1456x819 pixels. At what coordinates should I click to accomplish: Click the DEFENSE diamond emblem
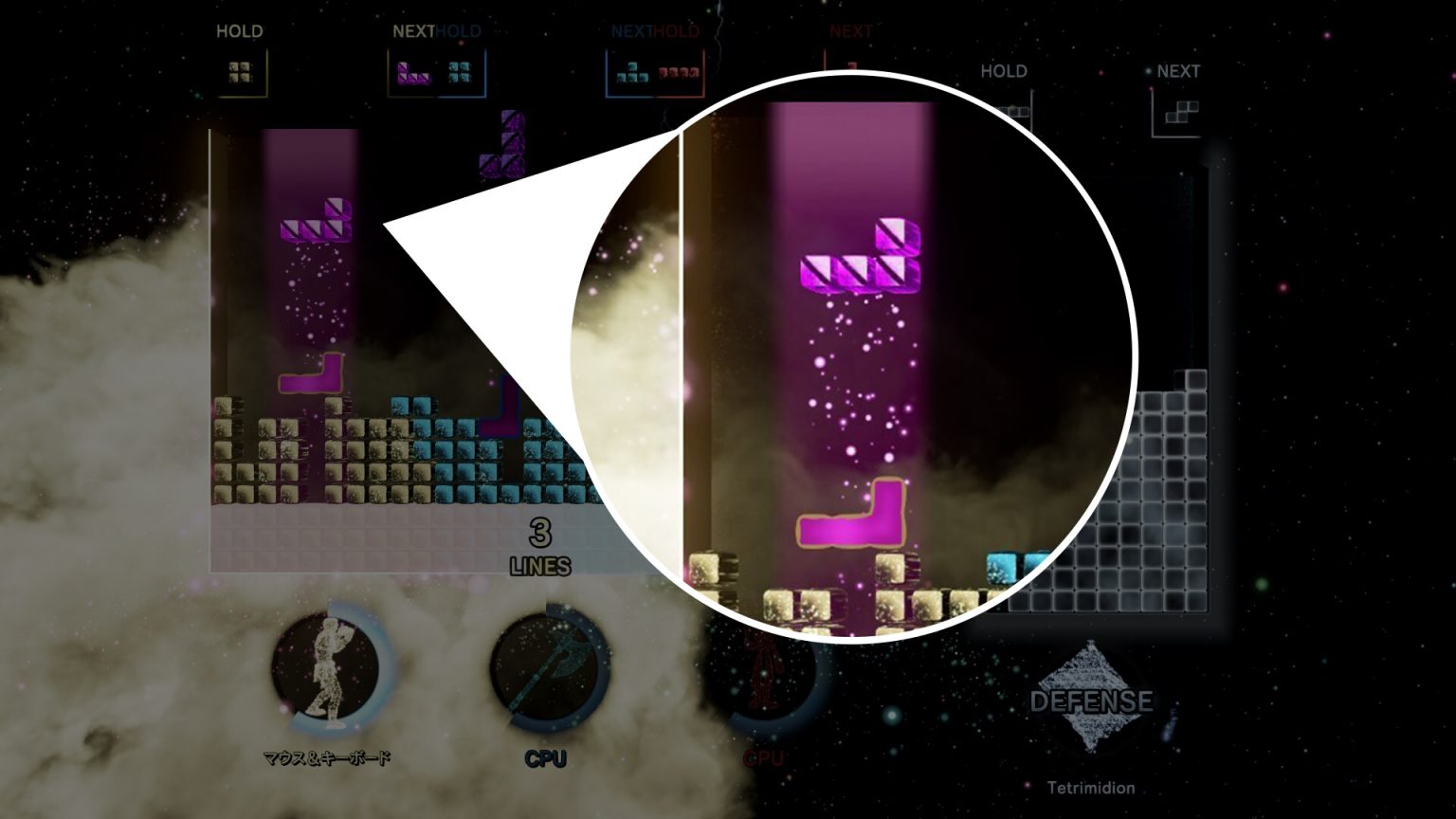click(x=1090, y=701)
